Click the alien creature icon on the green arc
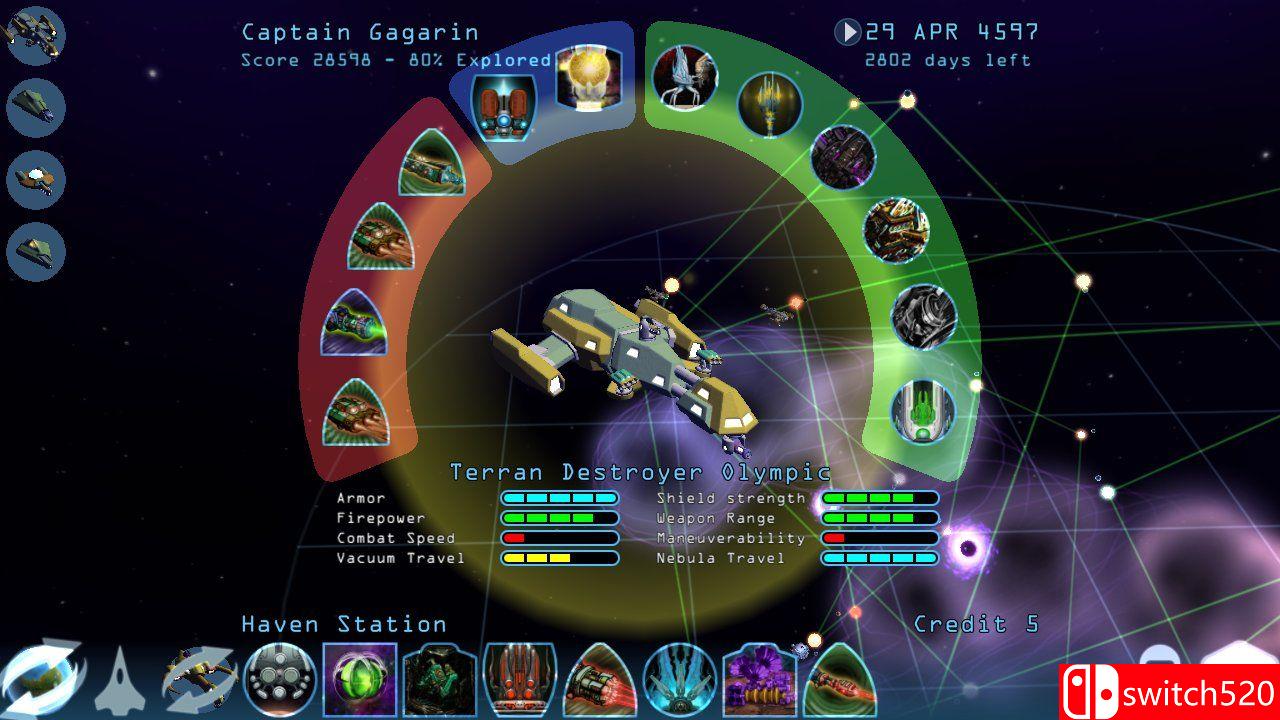The image size is (1280, 720). point(685,78)
